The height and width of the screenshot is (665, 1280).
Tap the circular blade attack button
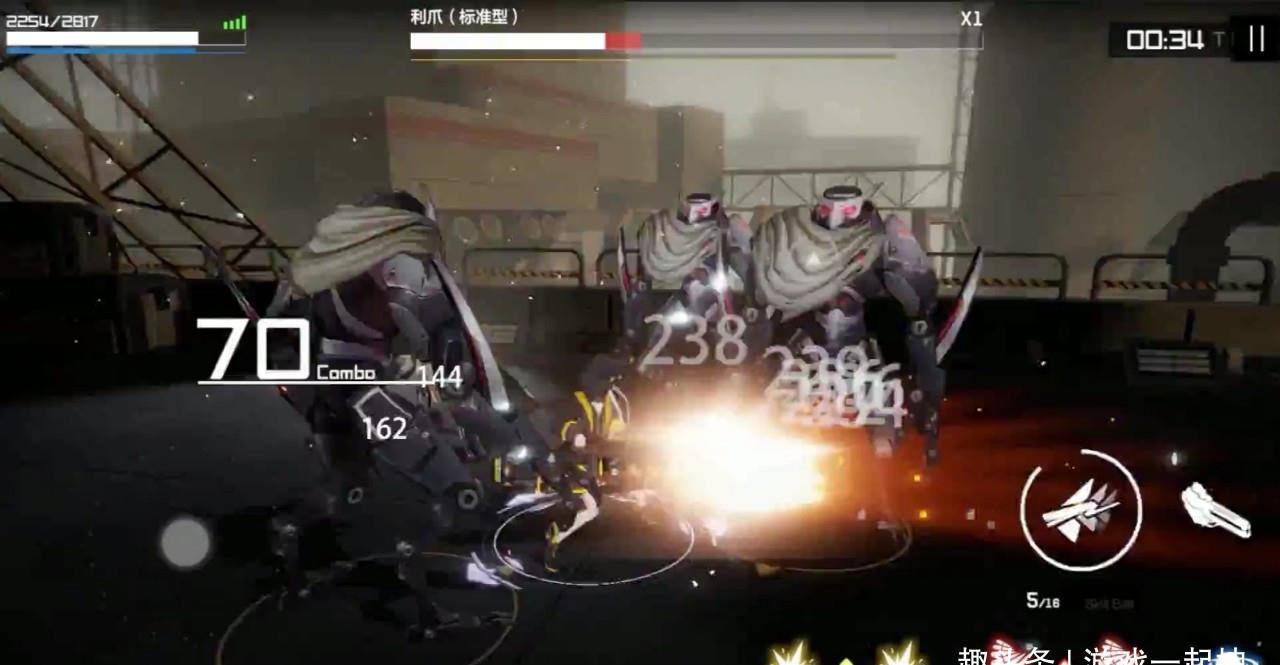tap(1080, 510)
